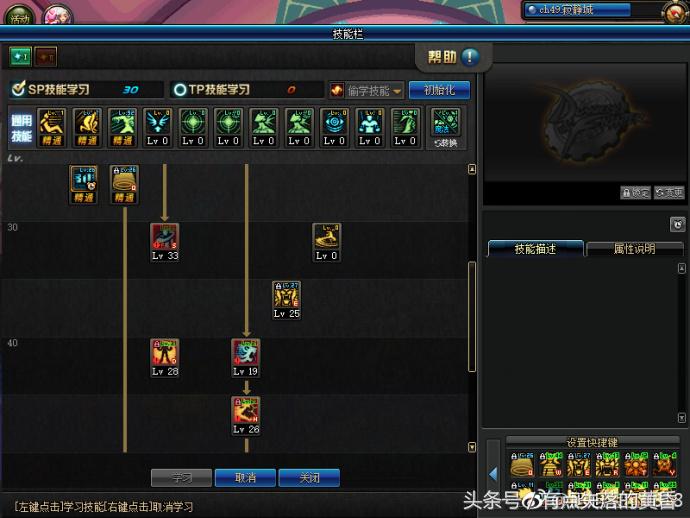
Task: Click the 学习 (Learn) button
Action: (x=181, y=478)
